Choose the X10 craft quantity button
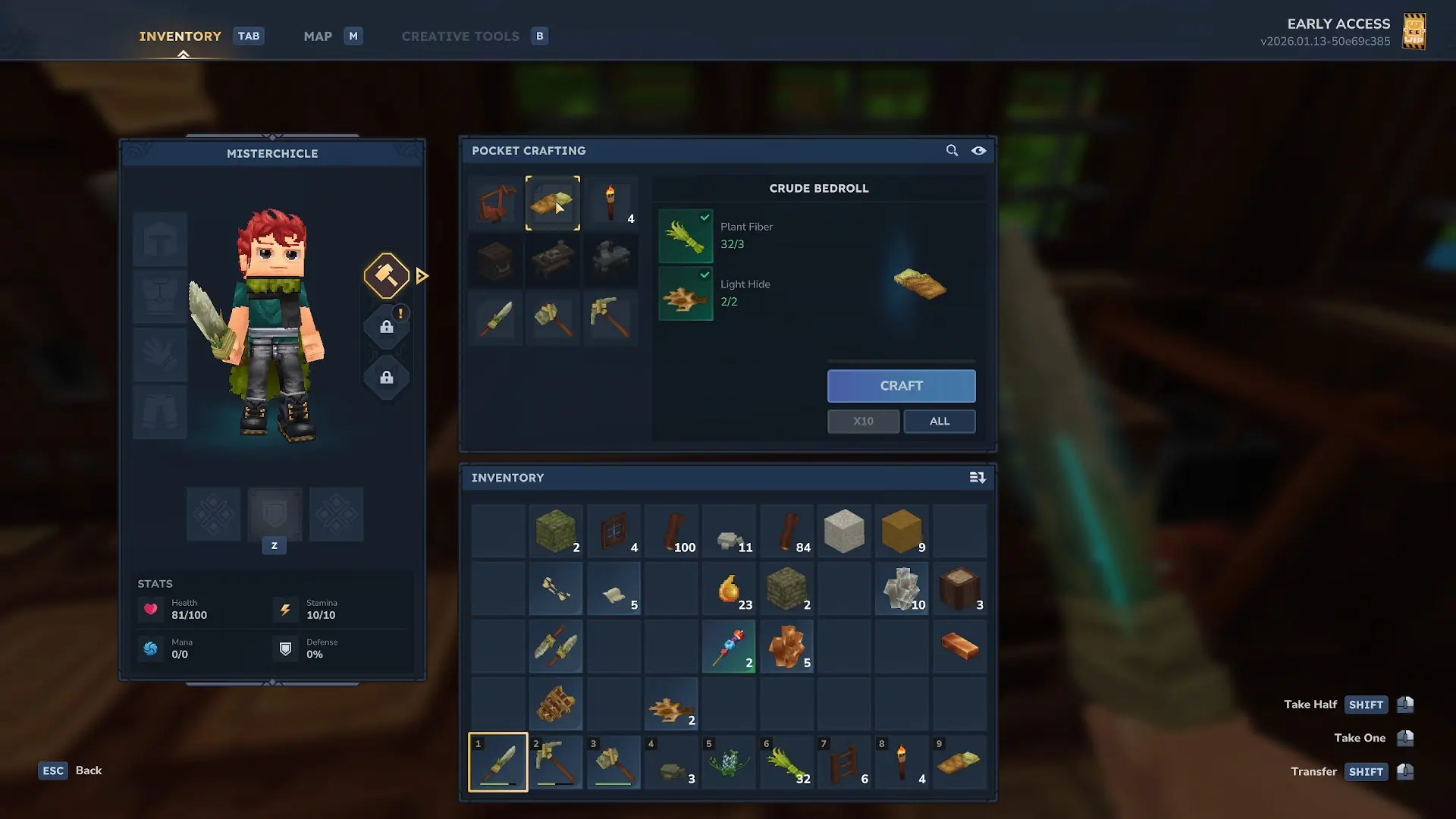Image resolution: width=1456 pixels, height=819 pixels. (x=863, y=422)
